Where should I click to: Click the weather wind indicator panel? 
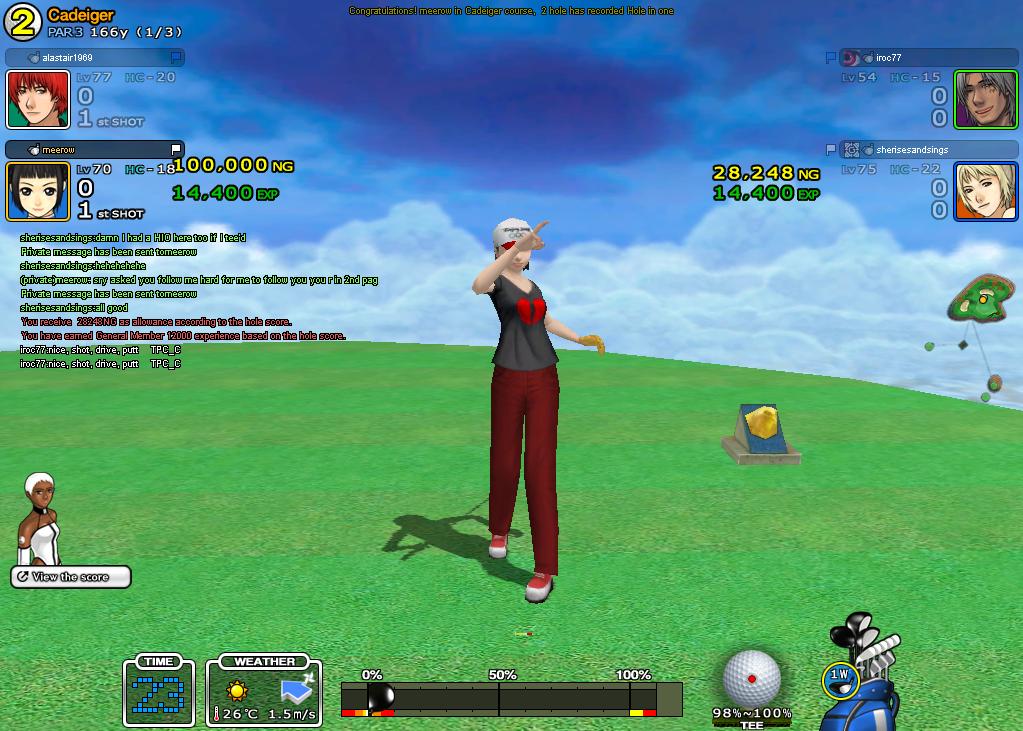(264, 692)
